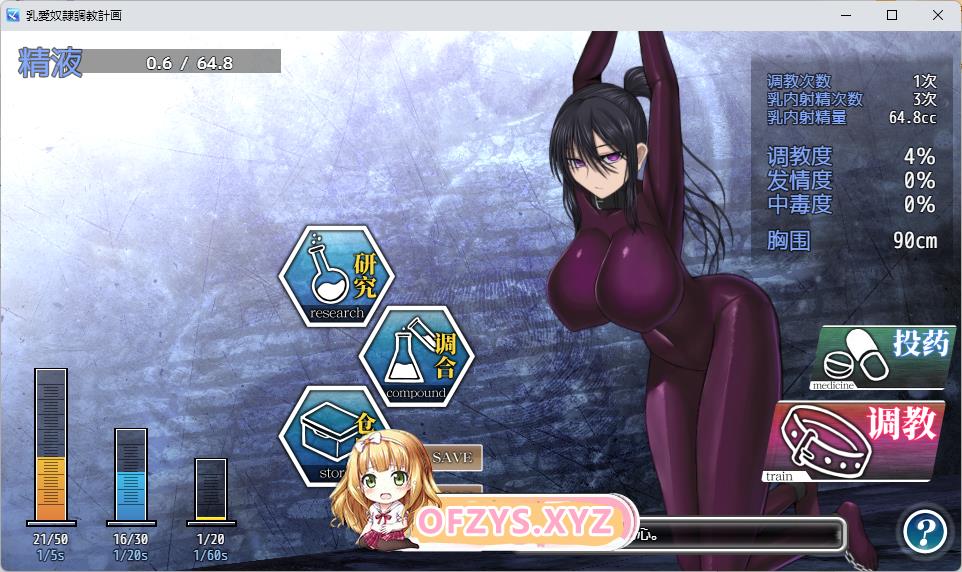
Task: Close the game window
Action: pyautogui.click(x=938, y=15)
